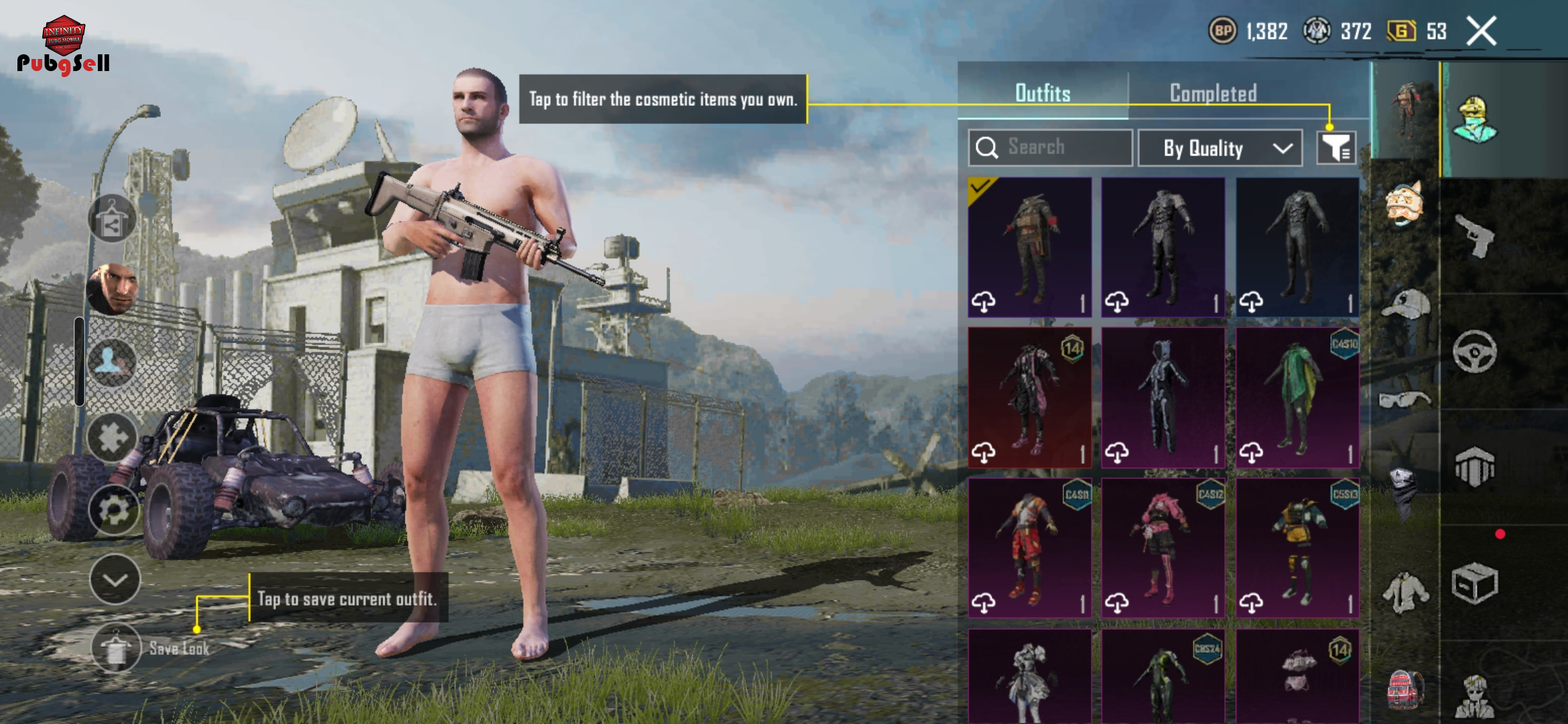The width and height of the screenshot is (1568, 724).
Task: Open the By Quality sort dropdown
Action: 1220,148
